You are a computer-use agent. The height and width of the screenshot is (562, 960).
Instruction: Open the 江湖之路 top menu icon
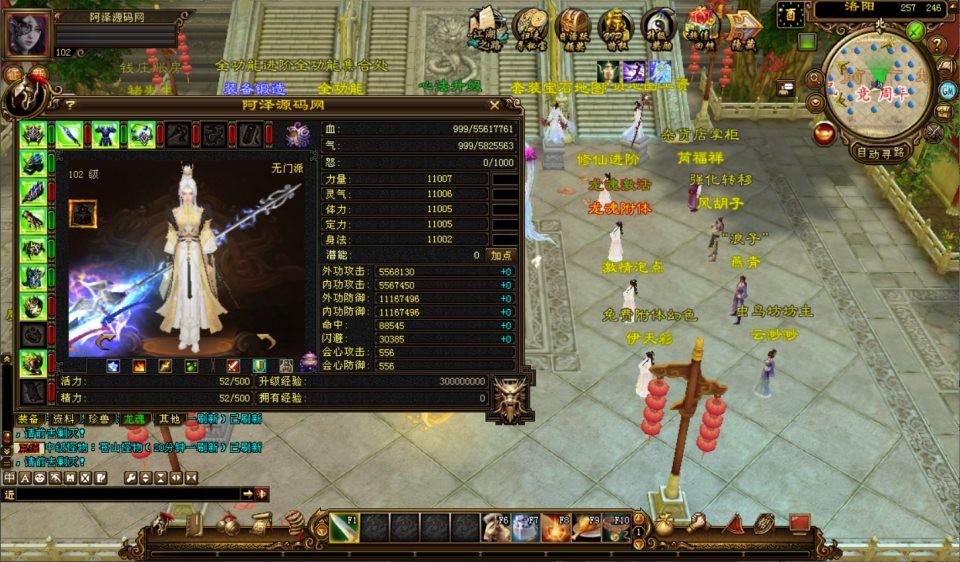tap(486, 27)
